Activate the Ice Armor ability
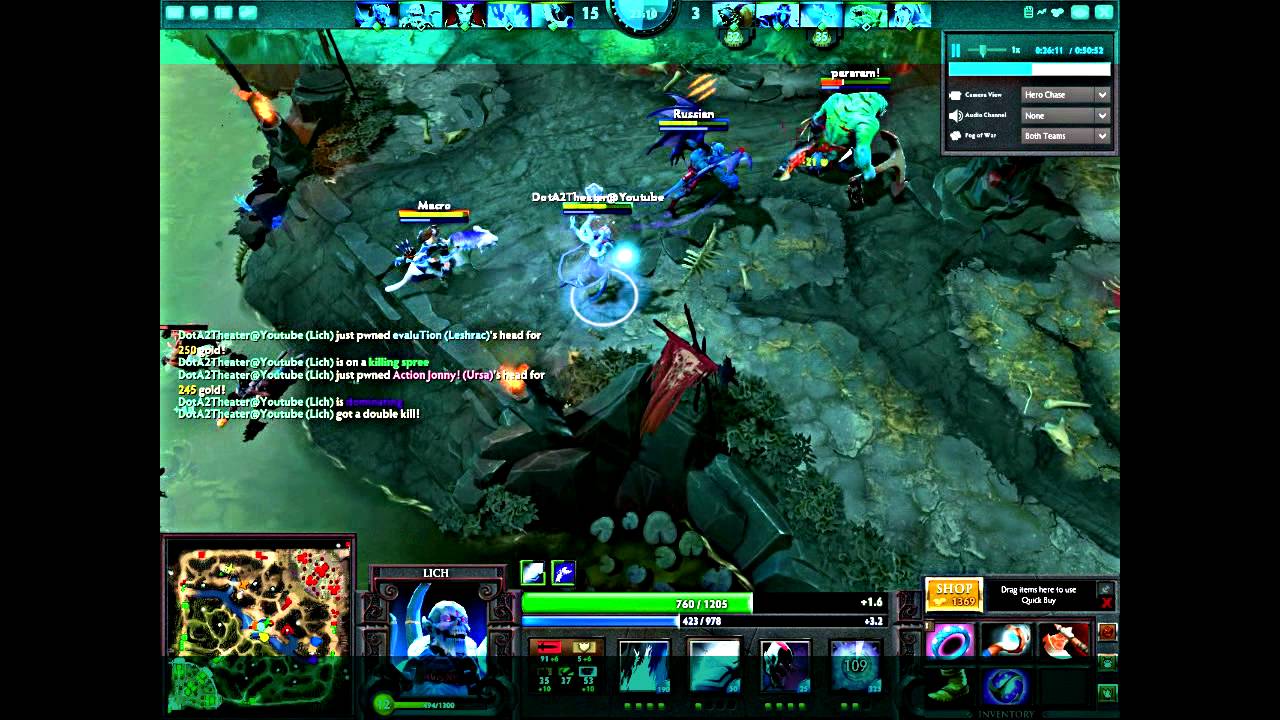This screenshot has height=720, width=1280. [x=714, y=665]
